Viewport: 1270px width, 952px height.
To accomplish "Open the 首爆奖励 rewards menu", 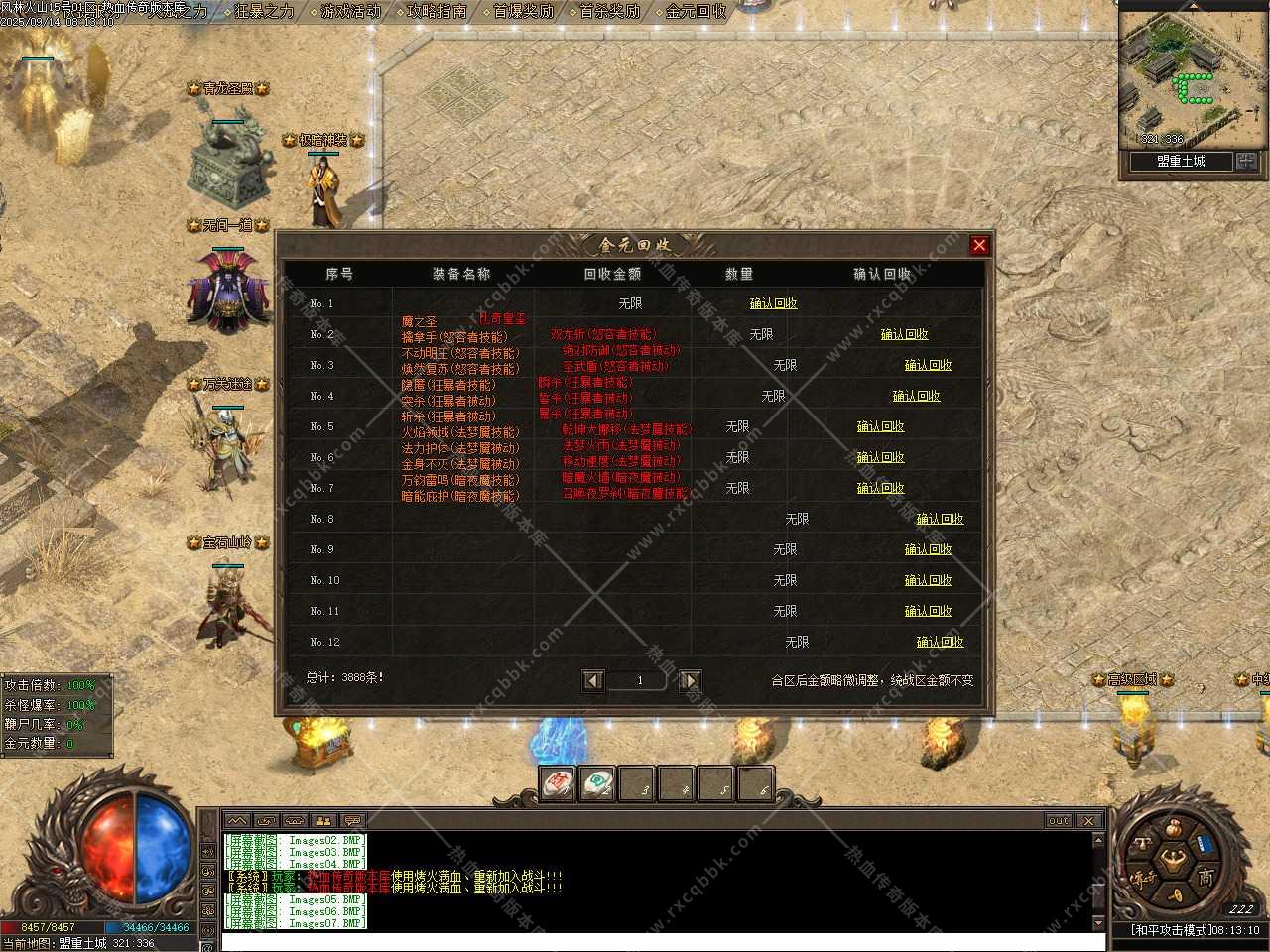I will (x=523, y=12).
